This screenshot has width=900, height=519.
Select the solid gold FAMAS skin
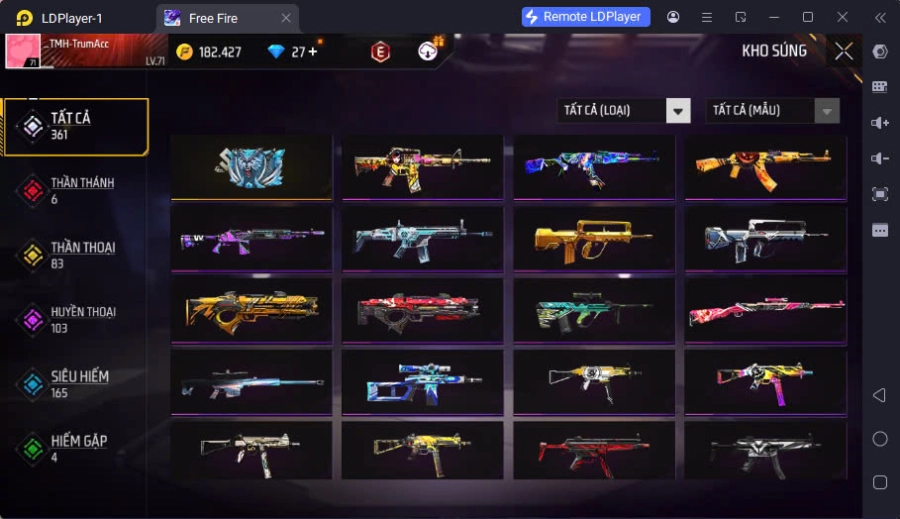point(593,238)
